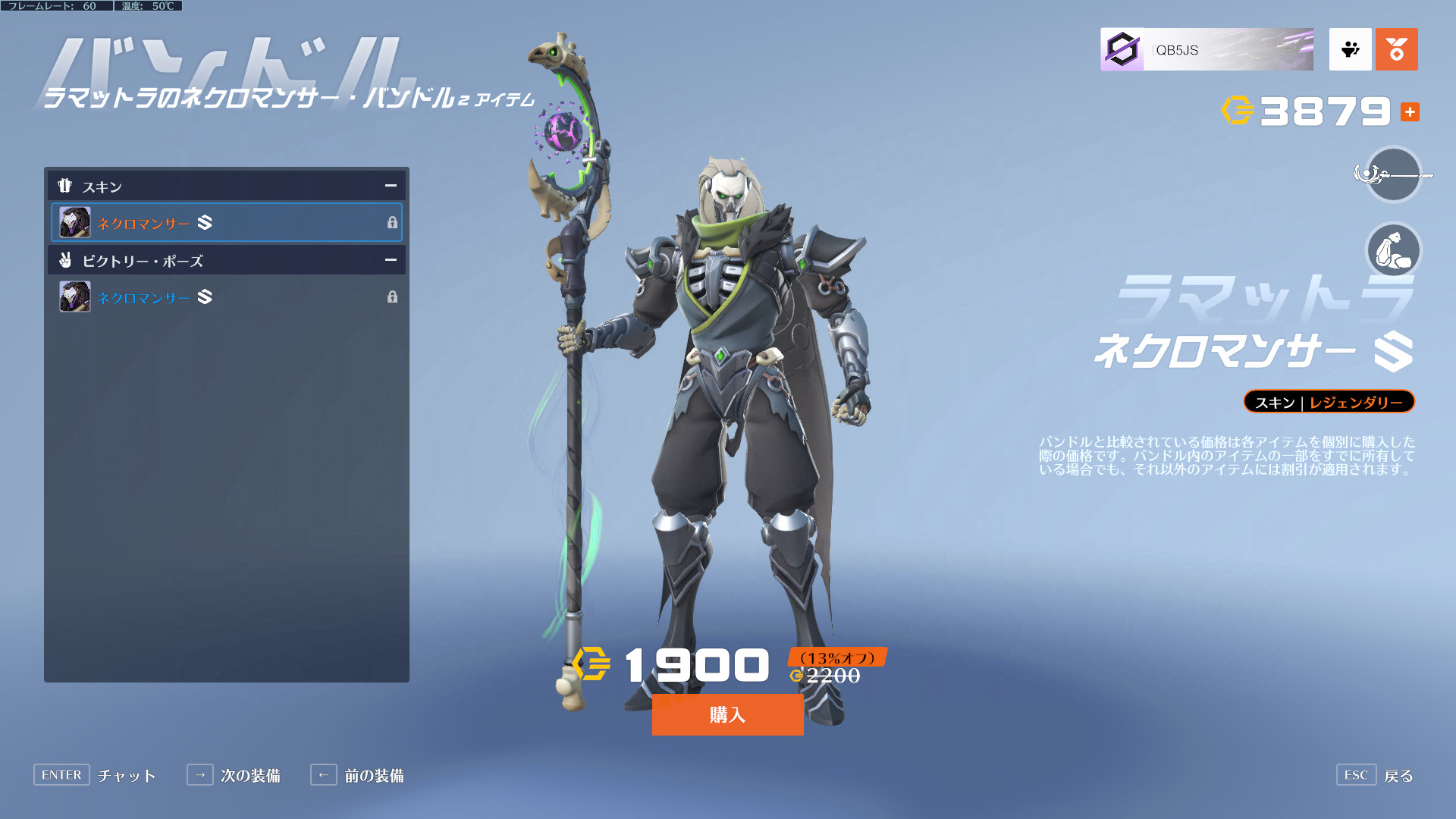The height and width of the screenshot is (819, 1456).
Task: Go back with the 戻る button
Action: coord(1375,775)
